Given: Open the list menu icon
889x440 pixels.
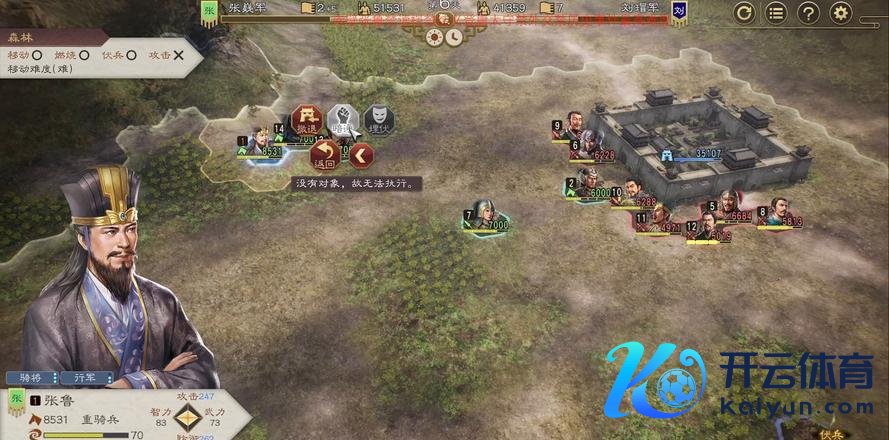Looking at the screenshot, I should click(776, 13).
